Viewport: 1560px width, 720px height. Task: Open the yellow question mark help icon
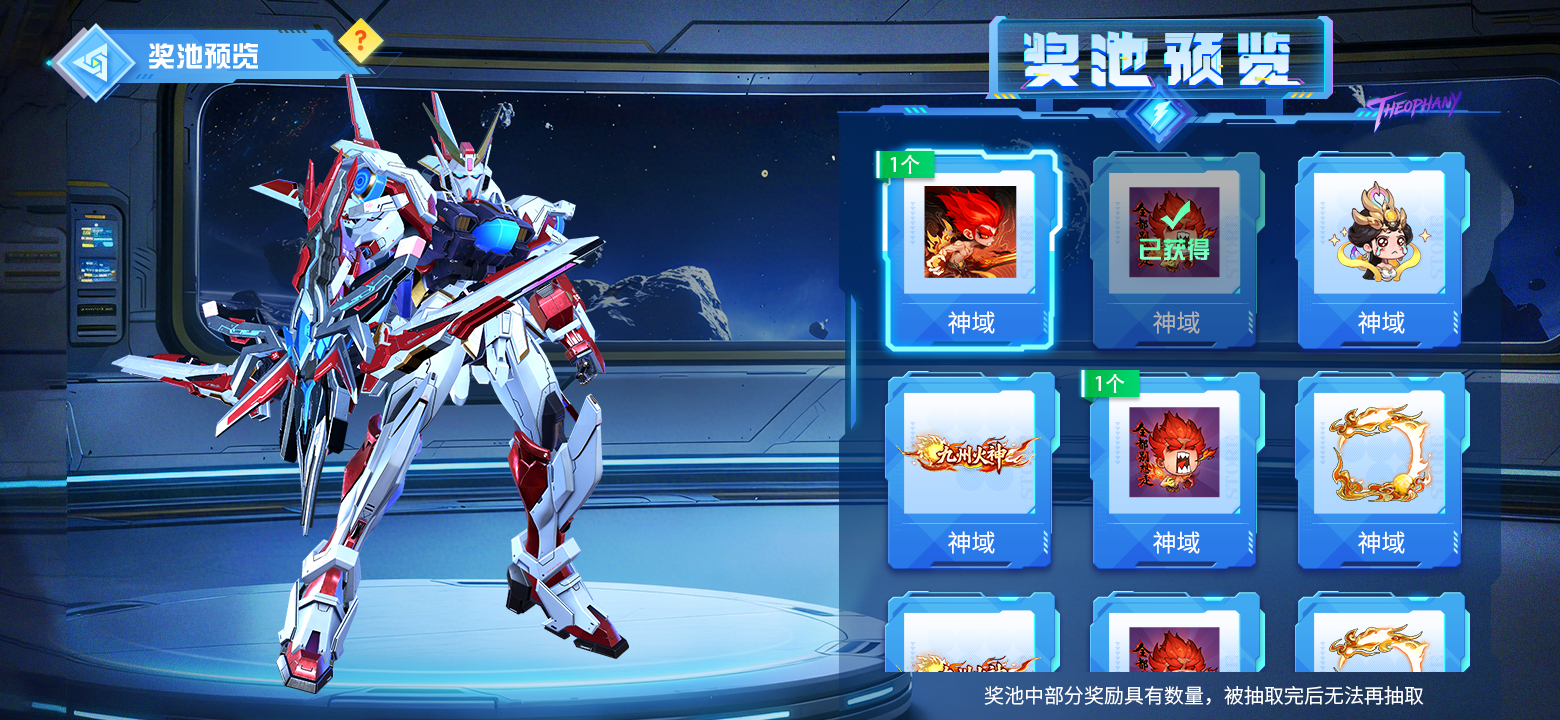tap(361, 40)
